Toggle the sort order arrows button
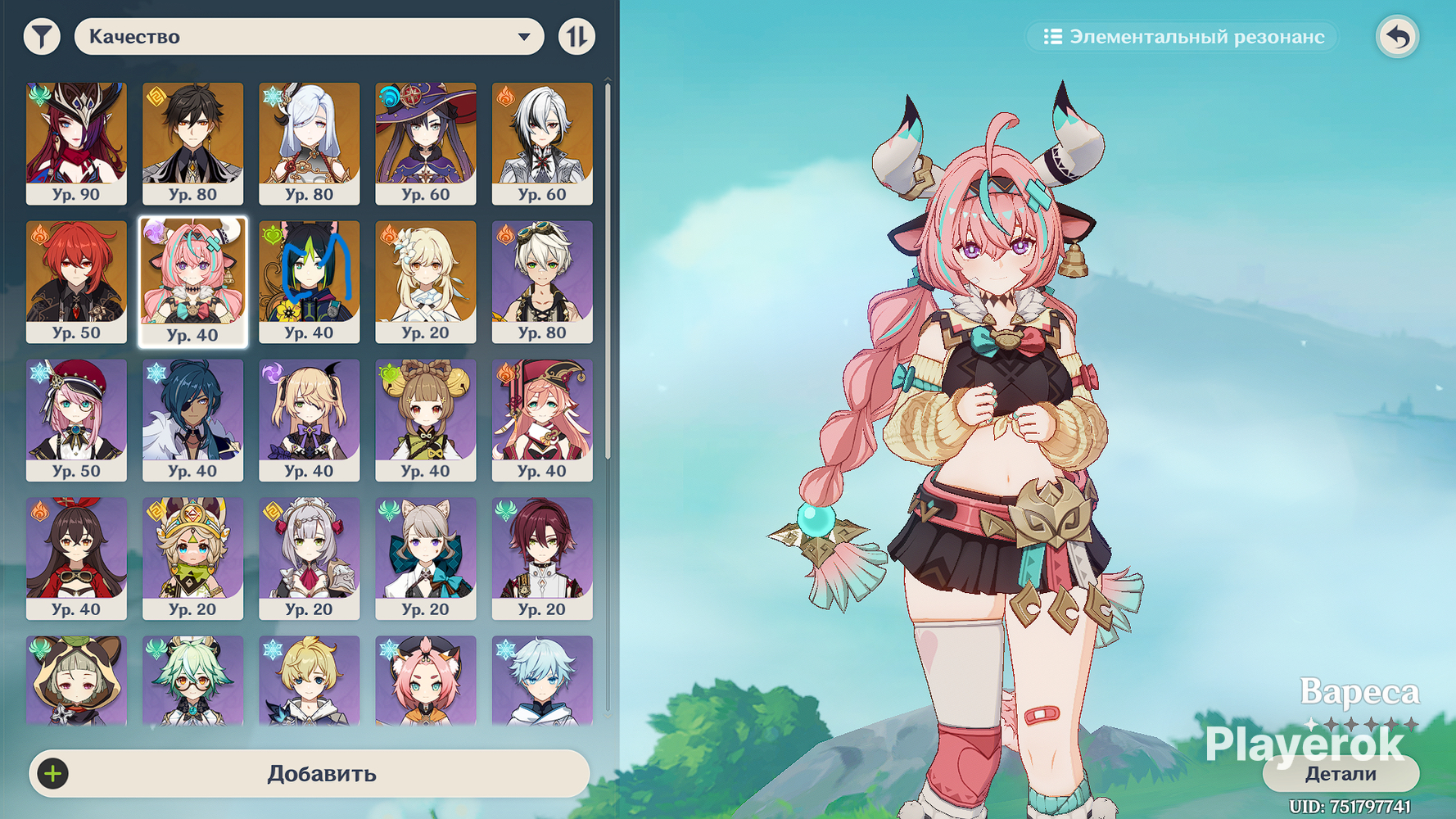Screen dimensions: 1456x819 point(577,37)
